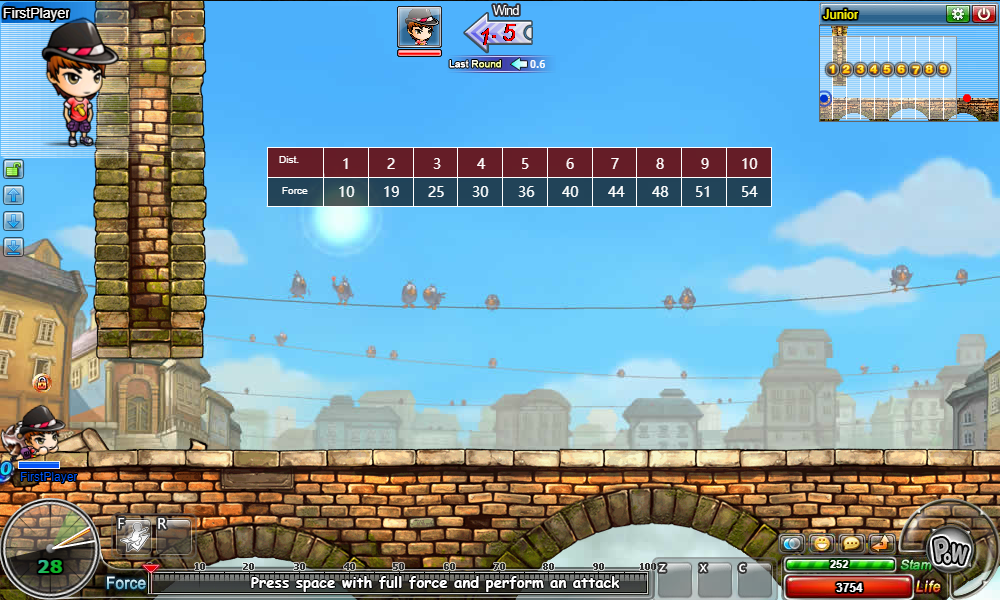Click the red power exit button
Image resolution: width=1000 pixels, height=600 pixels.
983,14
